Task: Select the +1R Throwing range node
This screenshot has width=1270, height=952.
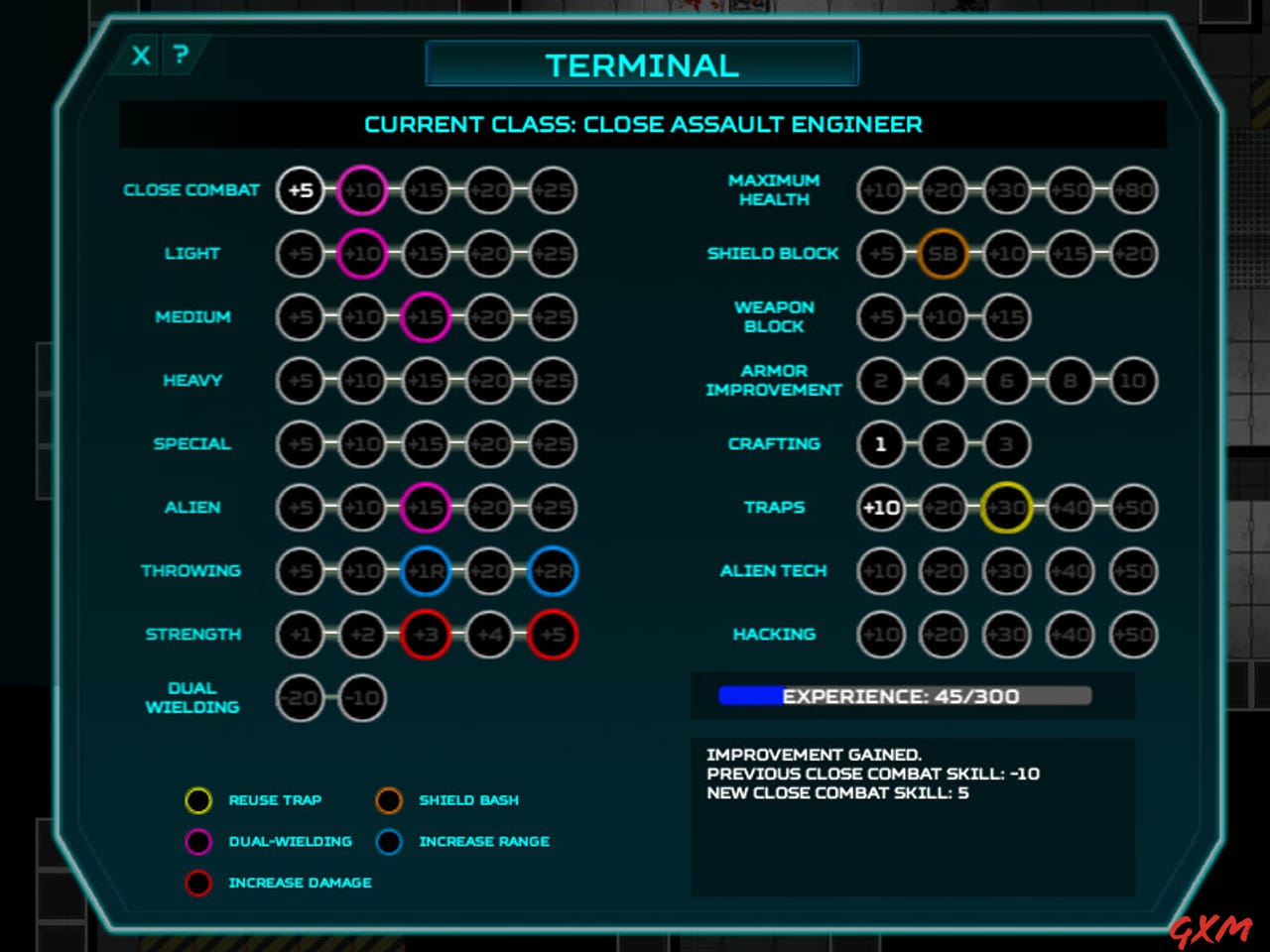Action: [426, 571]
